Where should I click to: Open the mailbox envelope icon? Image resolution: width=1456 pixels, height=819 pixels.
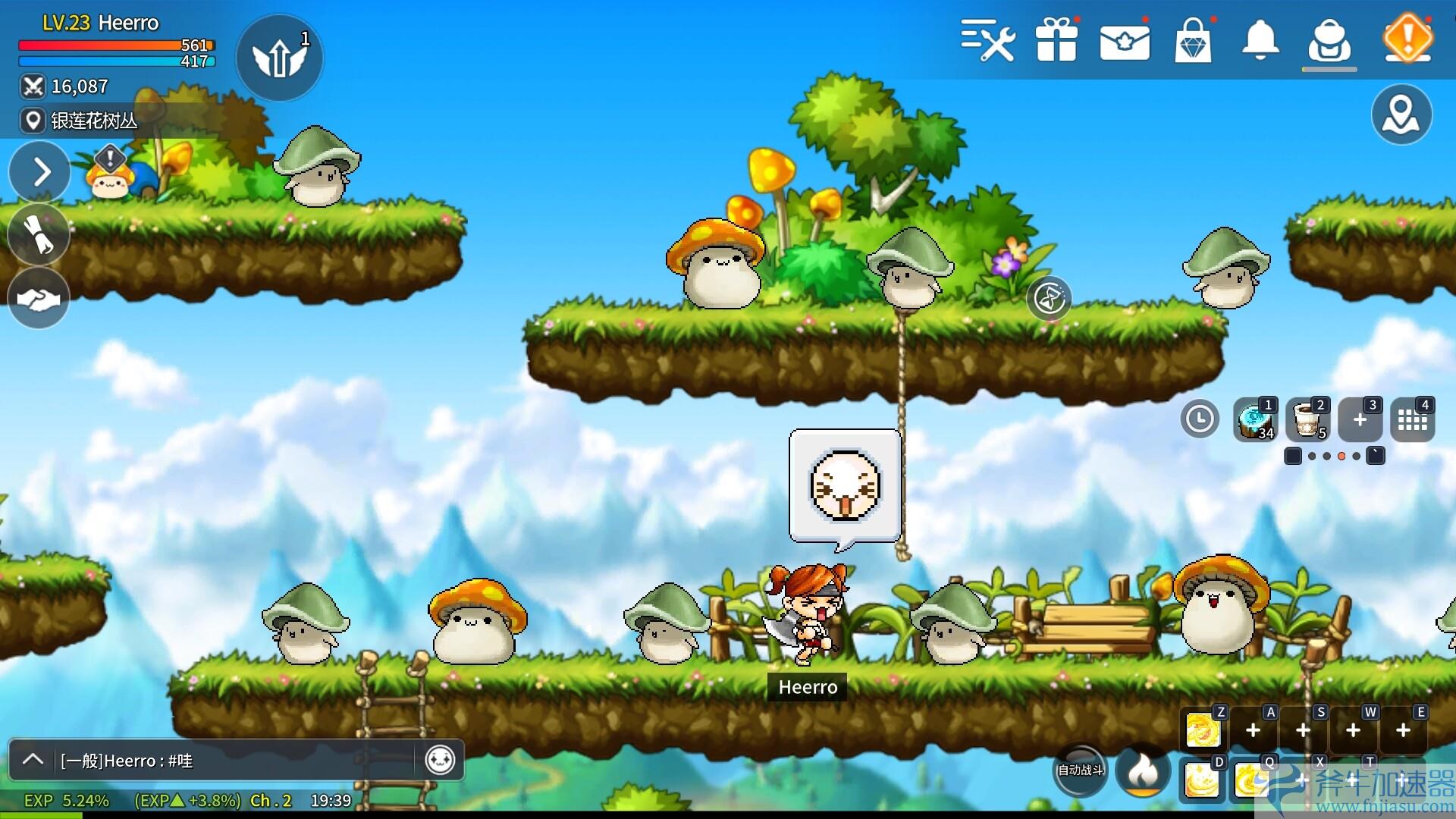click(1125, 41)
